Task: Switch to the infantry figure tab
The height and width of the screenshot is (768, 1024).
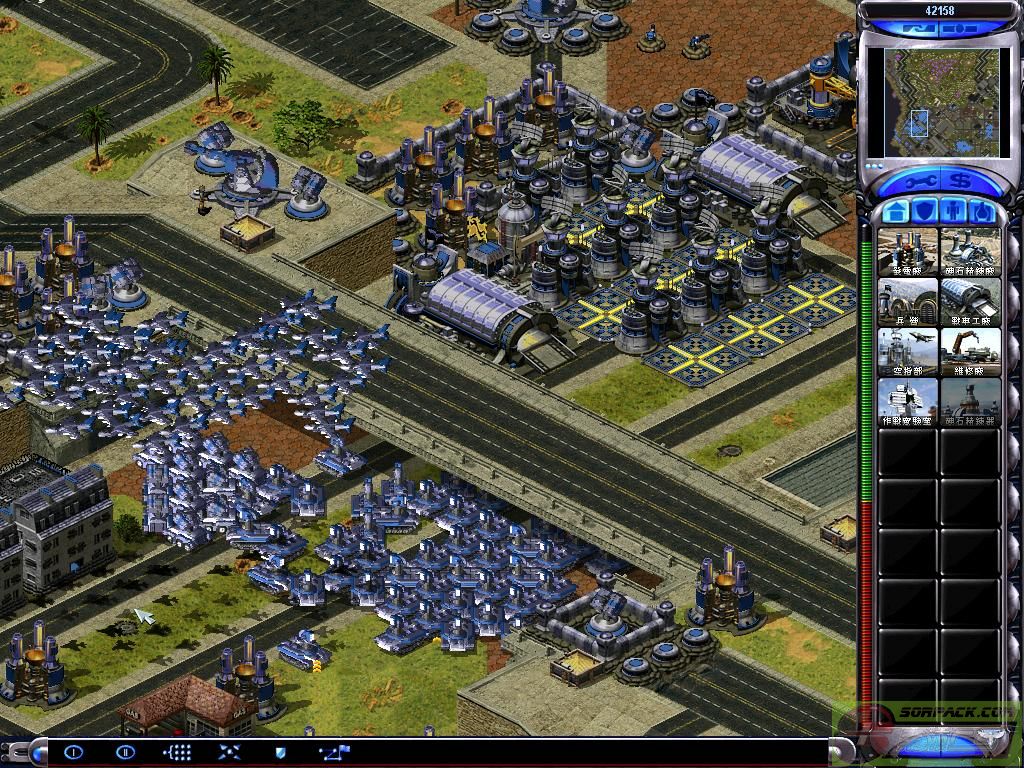Action: 954,212
